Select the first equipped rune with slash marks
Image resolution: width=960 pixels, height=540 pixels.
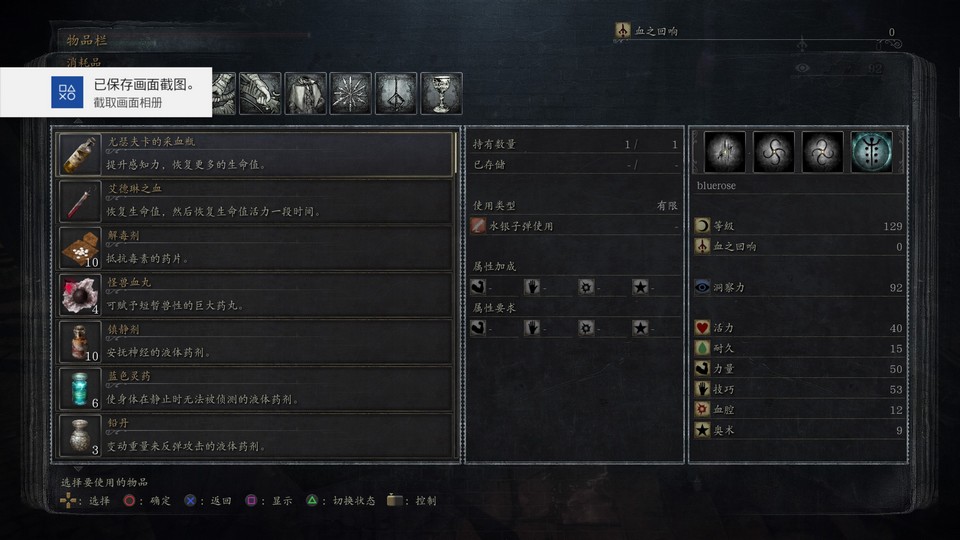(x=725, y=152)
